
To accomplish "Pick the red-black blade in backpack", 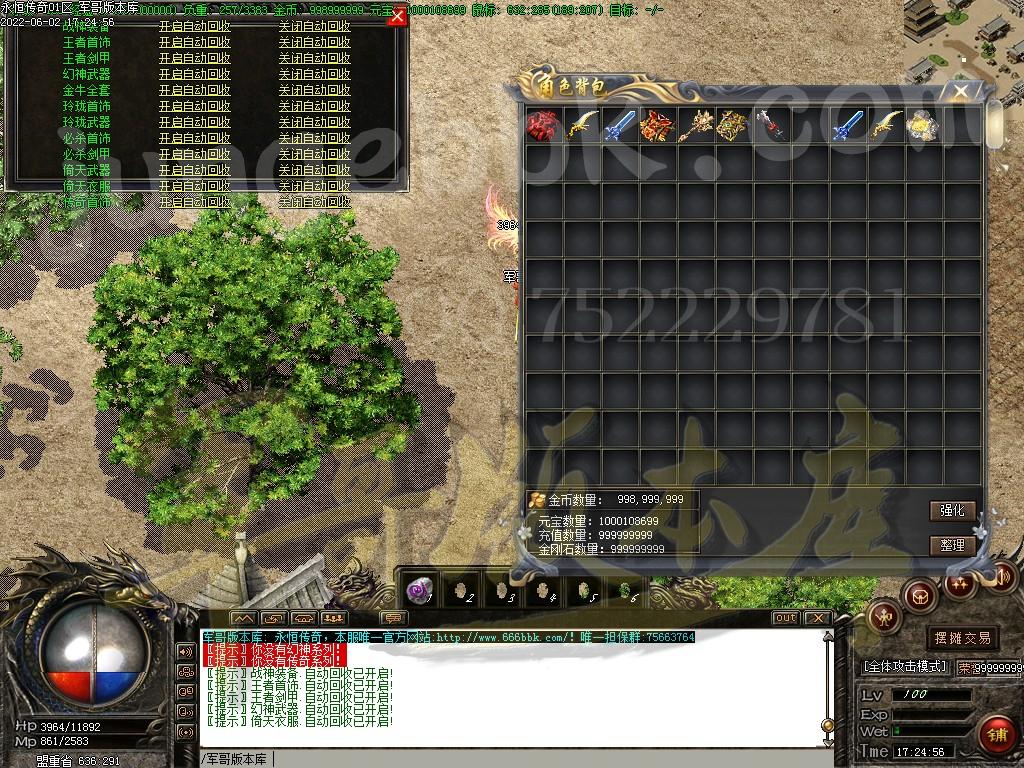I will [772, 126].
